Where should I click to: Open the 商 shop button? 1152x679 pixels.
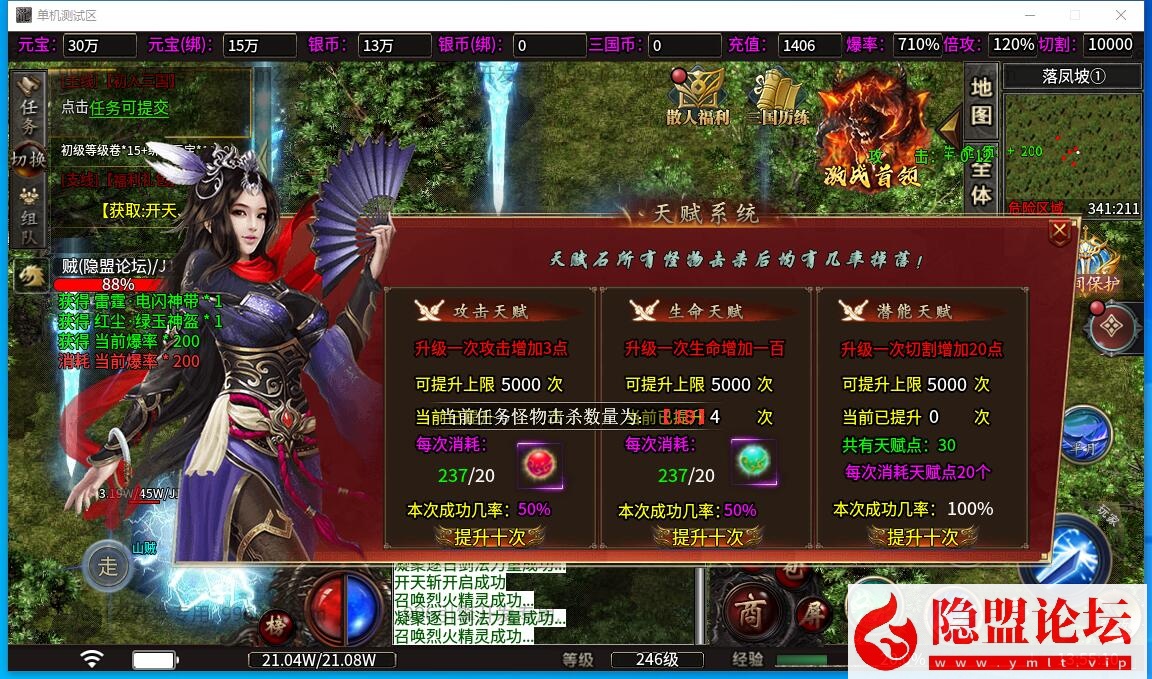(x=746, y=608)
